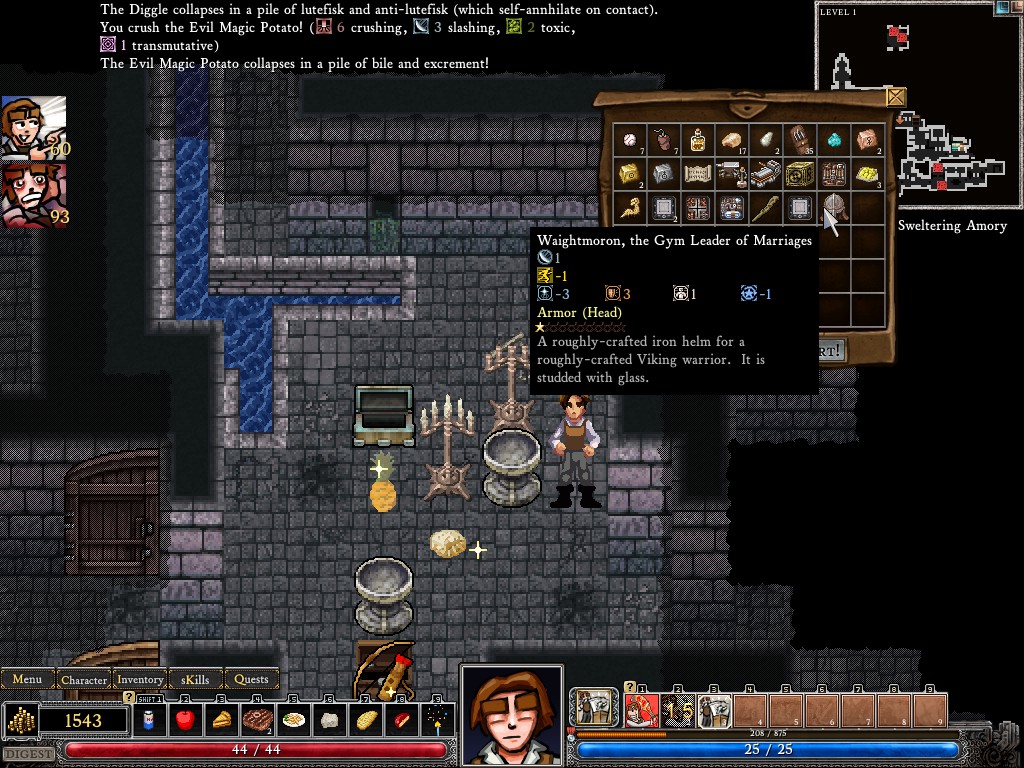
Task: Pick the potion bottle in inventory
Action: (697, 140)
